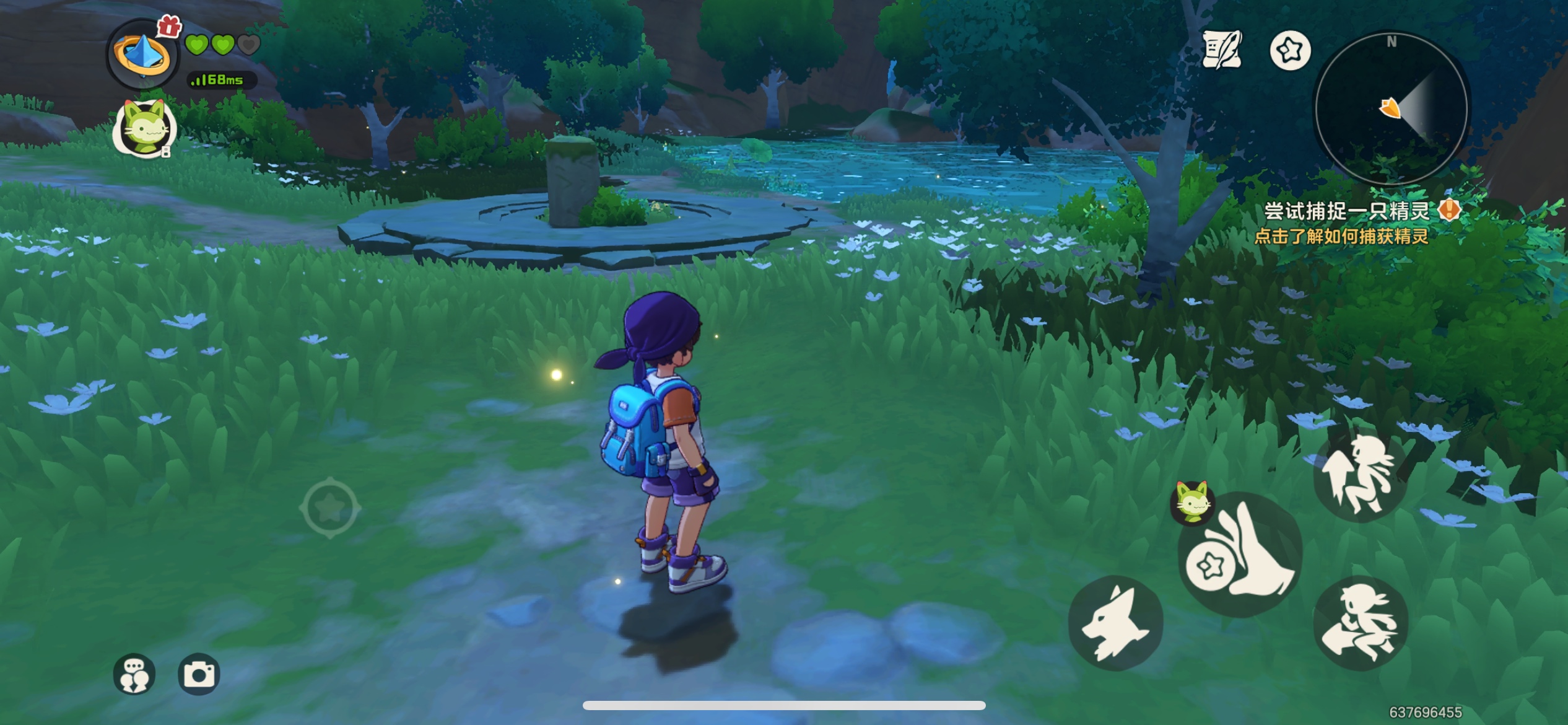This screenshot has width=1568, height=725.
Task: Open the 尝试捕捉一只精灵 quest tracker
Action: [x=1346, y=211]
